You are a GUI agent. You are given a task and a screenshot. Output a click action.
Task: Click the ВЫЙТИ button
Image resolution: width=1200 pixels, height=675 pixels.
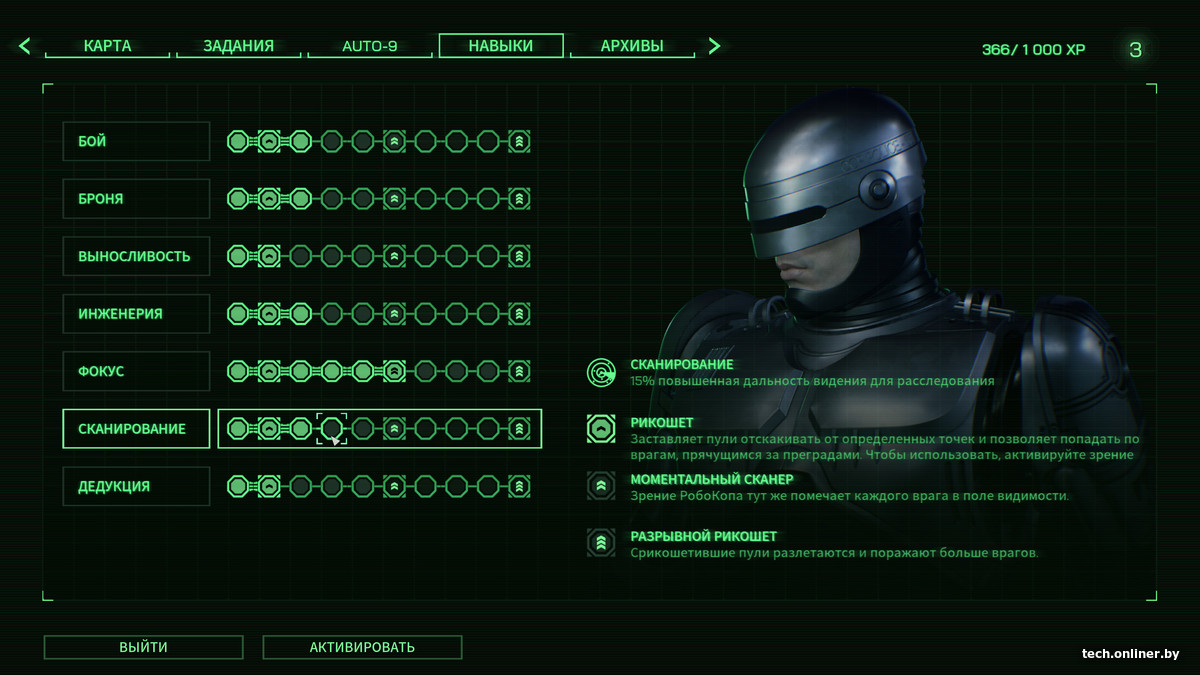click(143, 647)
